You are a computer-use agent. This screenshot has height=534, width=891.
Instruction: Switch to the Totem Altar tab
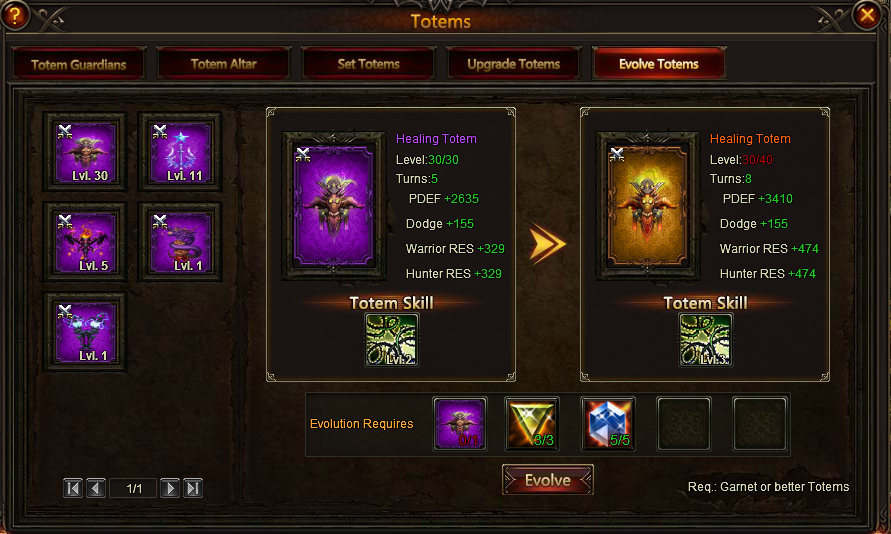coord(224,64)
